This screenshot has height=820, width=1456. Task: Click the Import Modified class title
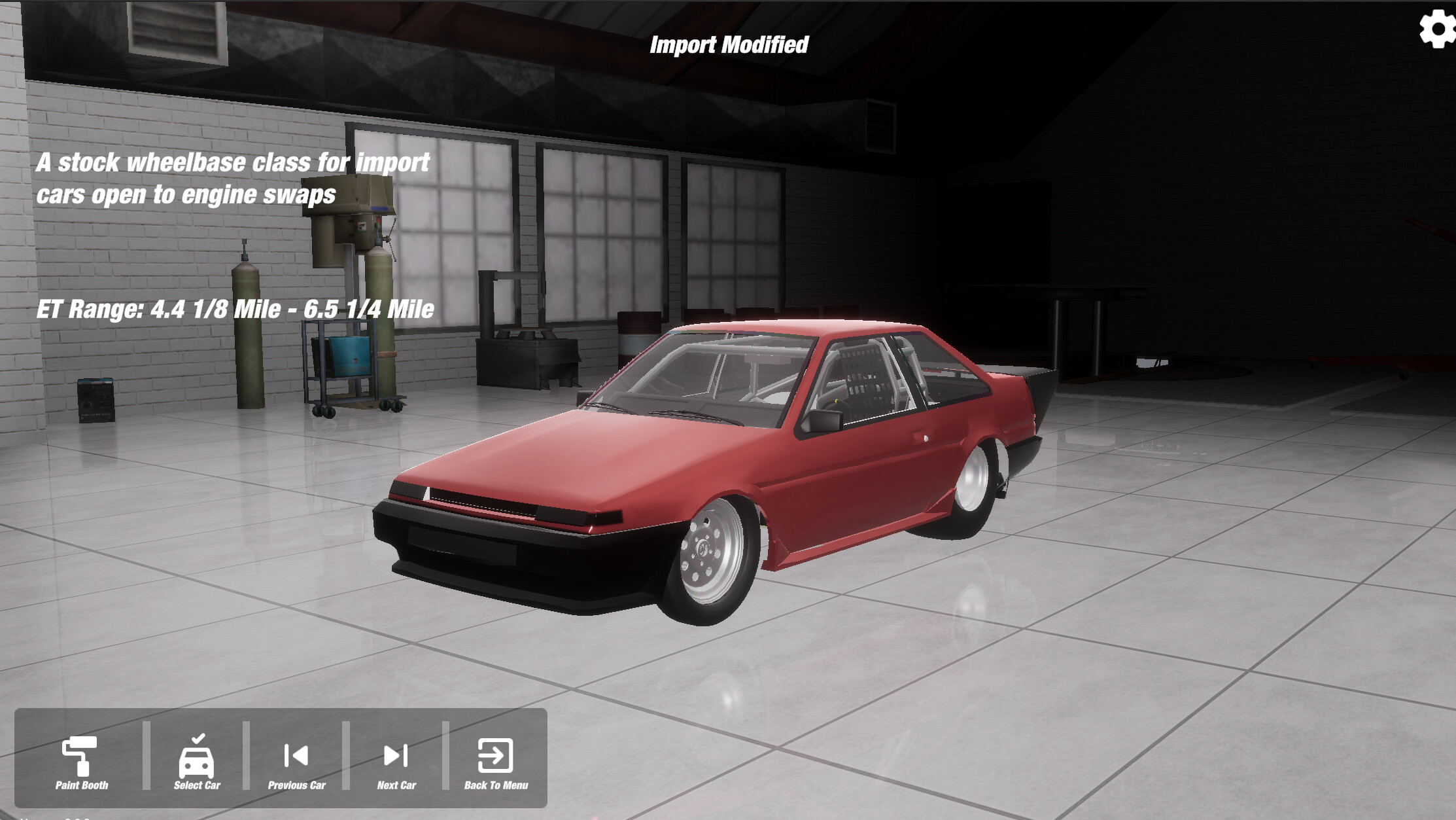point(729,46)
